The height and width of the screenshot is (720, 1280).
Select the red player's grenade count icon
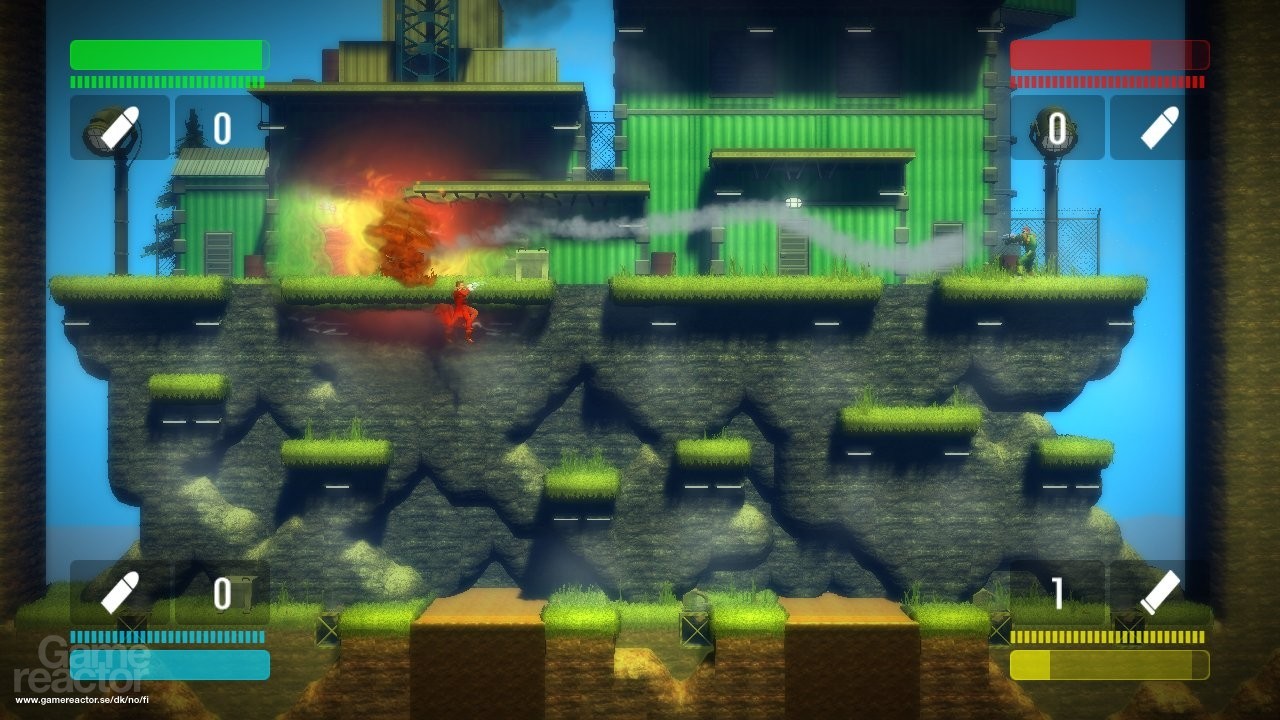click(x=1055, y=125)
